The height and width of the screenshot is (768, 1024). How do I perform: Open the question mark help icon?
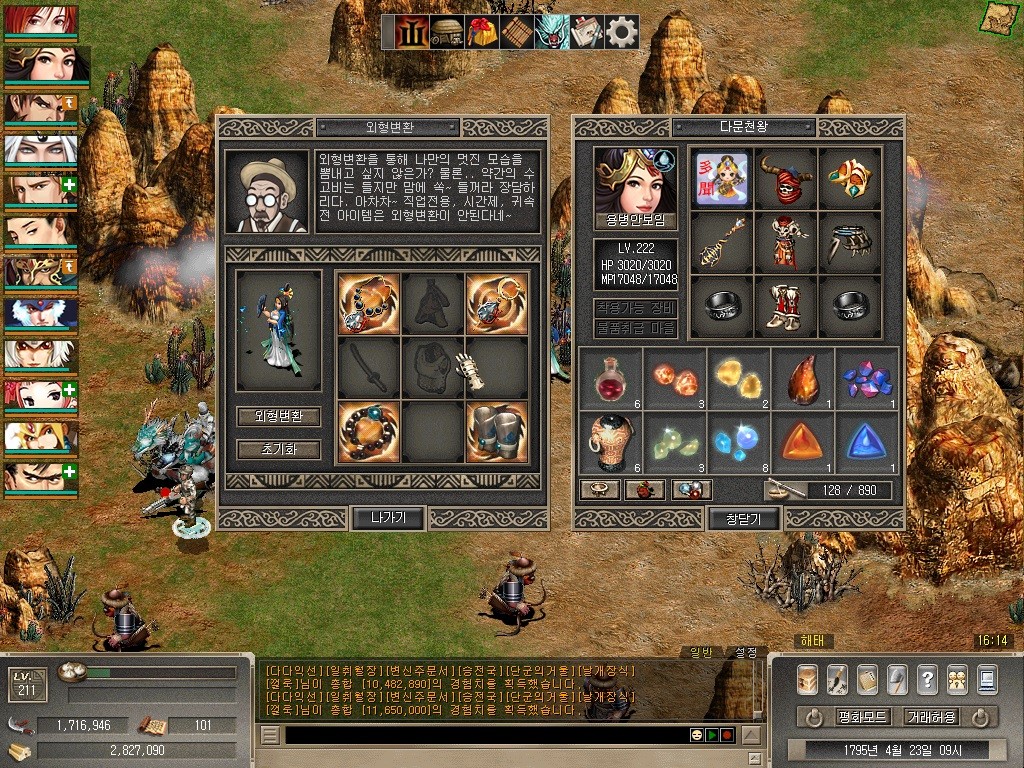(x=927, y=678)
